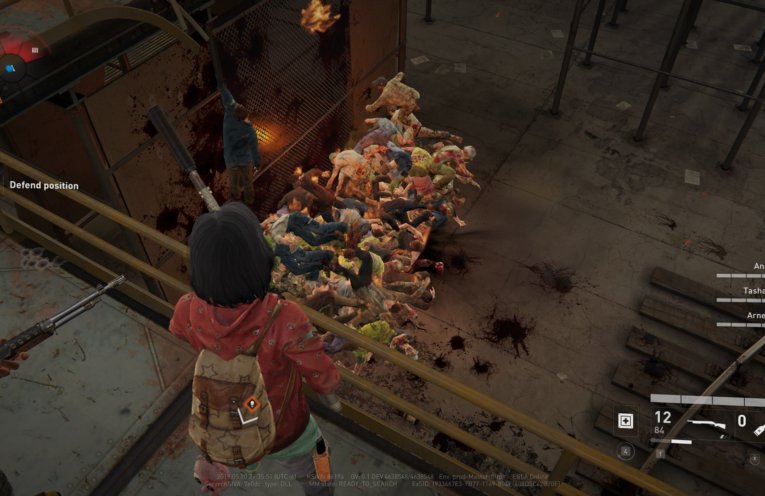Select teammate Tasha in squad list

751,290
